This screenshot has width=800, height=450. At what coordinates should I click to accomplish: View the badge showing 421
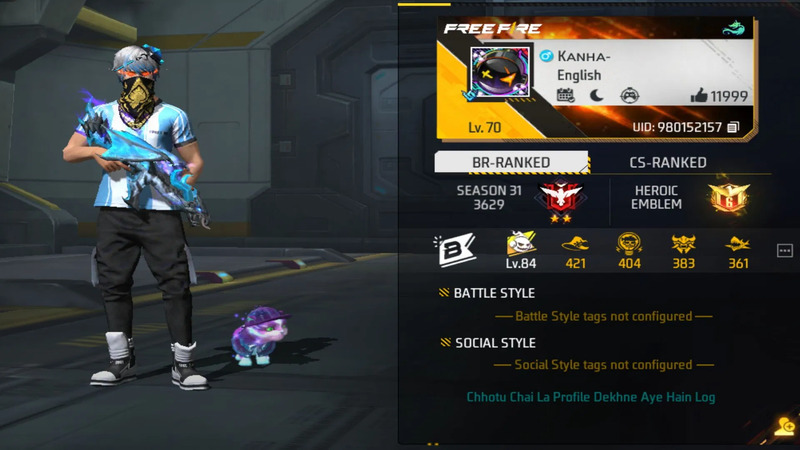[x=575, y=247]
